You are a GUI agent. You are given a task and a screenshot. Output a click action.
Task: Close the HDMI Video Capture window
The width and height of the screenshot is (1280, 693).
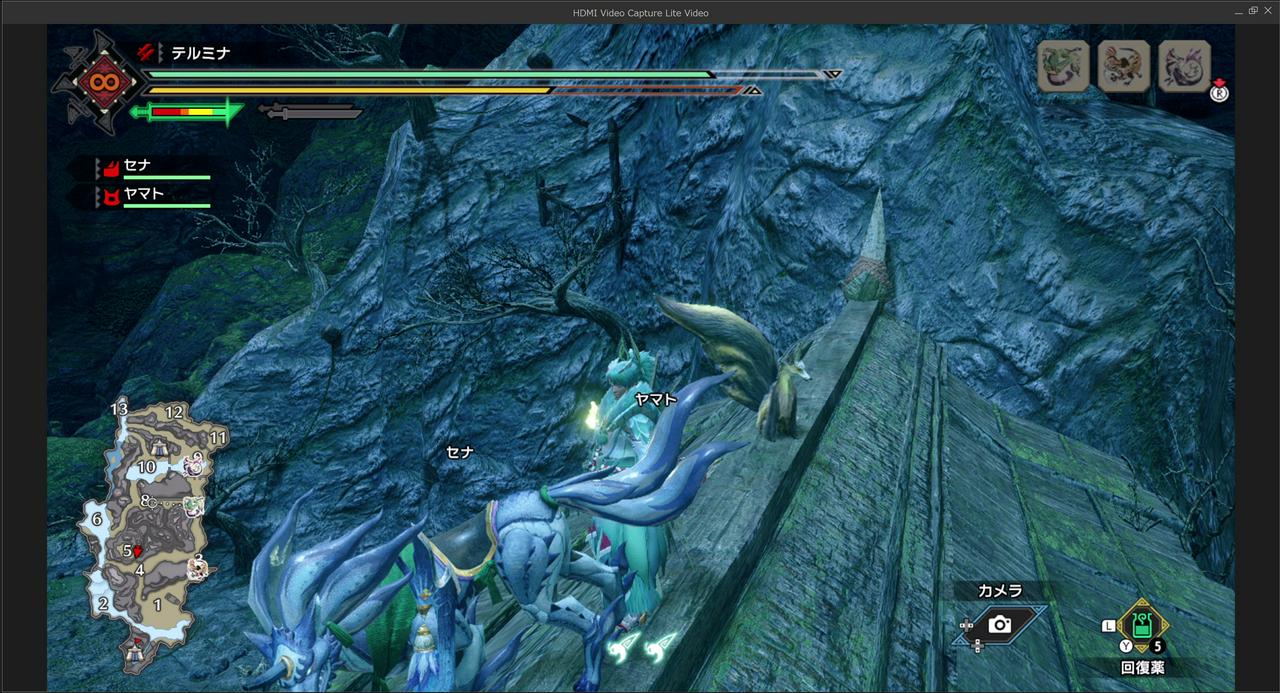pos(1267,11)
